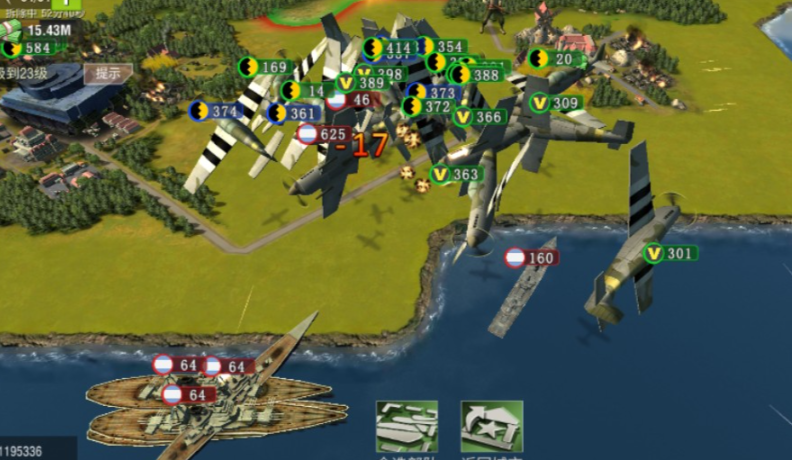Select the allied unit labeled 309
Image resolution: width=792 pixels, height=460 pixels.
[x=556, y=103]
